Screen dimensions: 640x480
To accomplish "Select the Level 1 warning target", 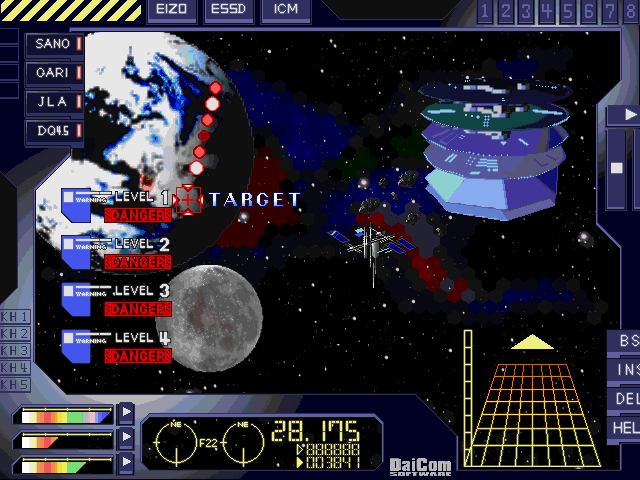I will pos(188,200).
